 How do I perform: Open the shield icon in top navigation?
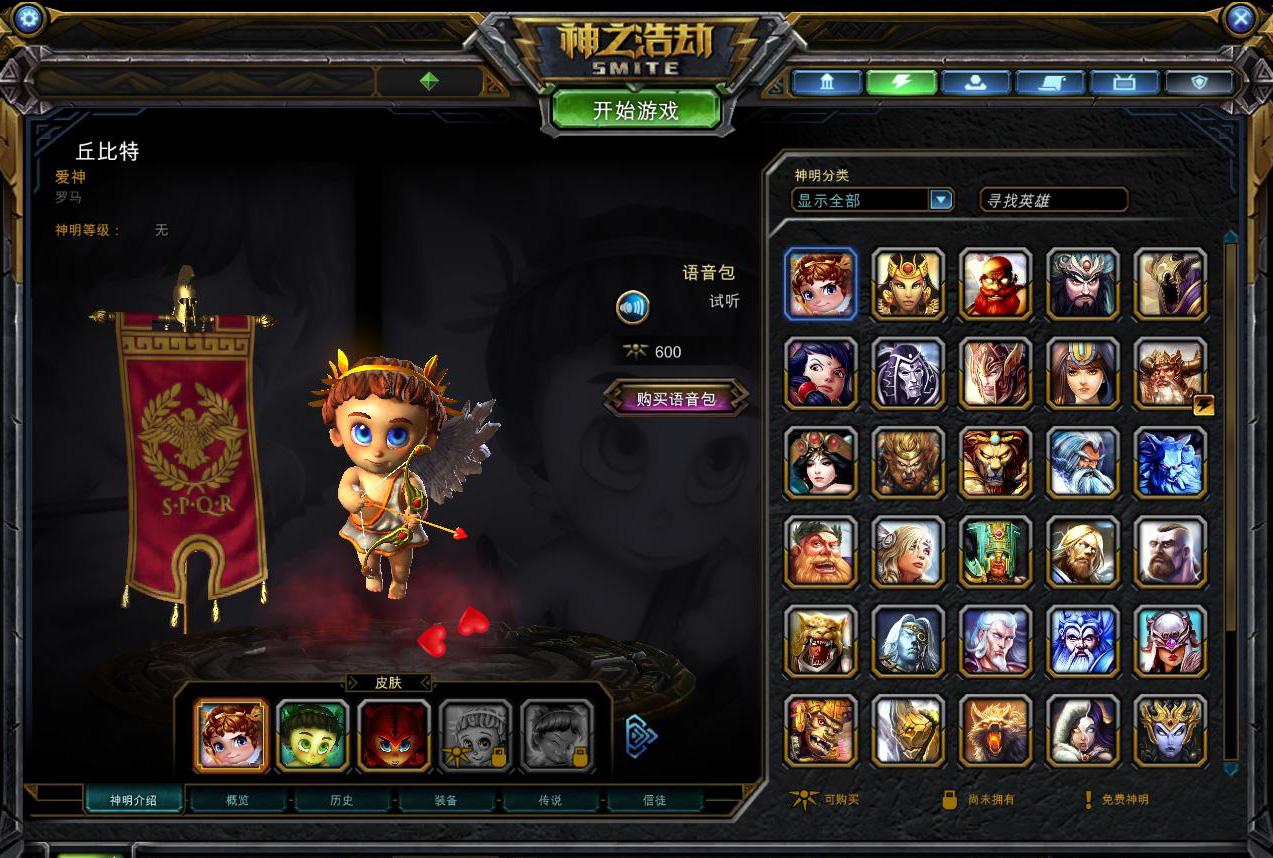click(1199, 82)
